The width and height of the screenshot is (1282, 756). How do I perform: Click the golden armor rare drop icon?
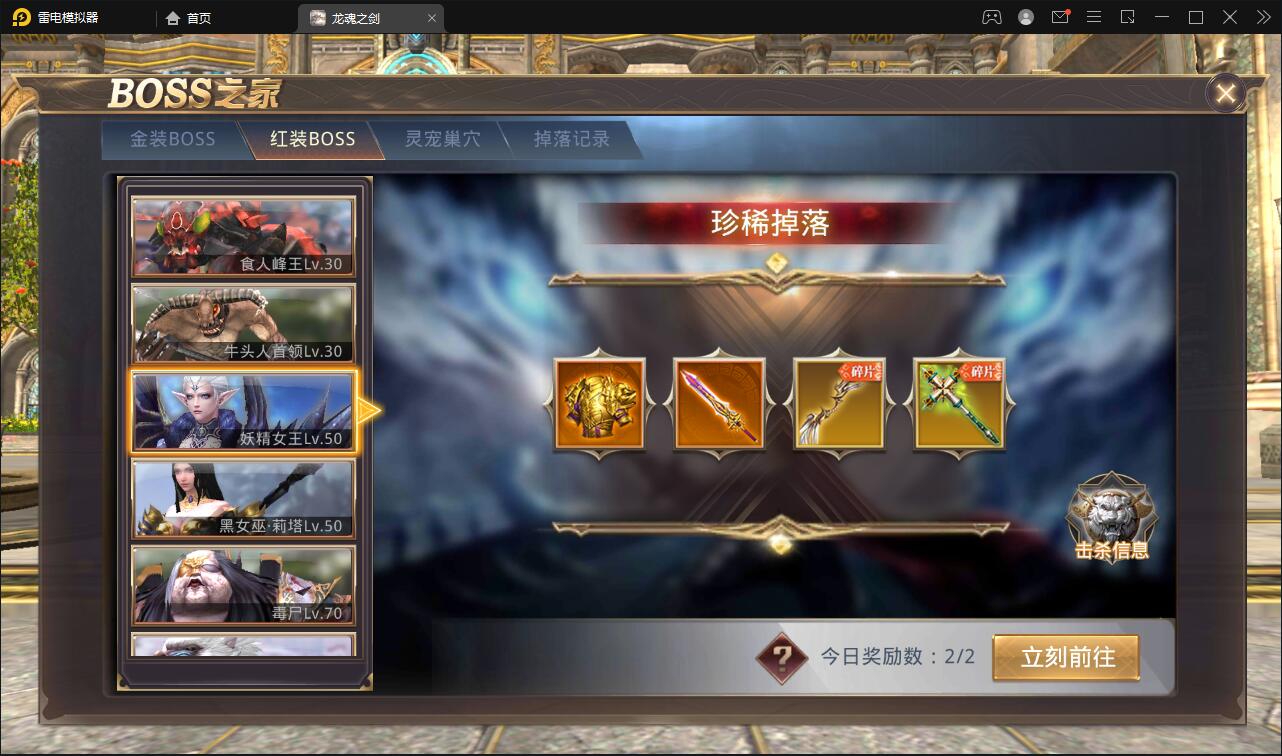[x=599, y=404]
